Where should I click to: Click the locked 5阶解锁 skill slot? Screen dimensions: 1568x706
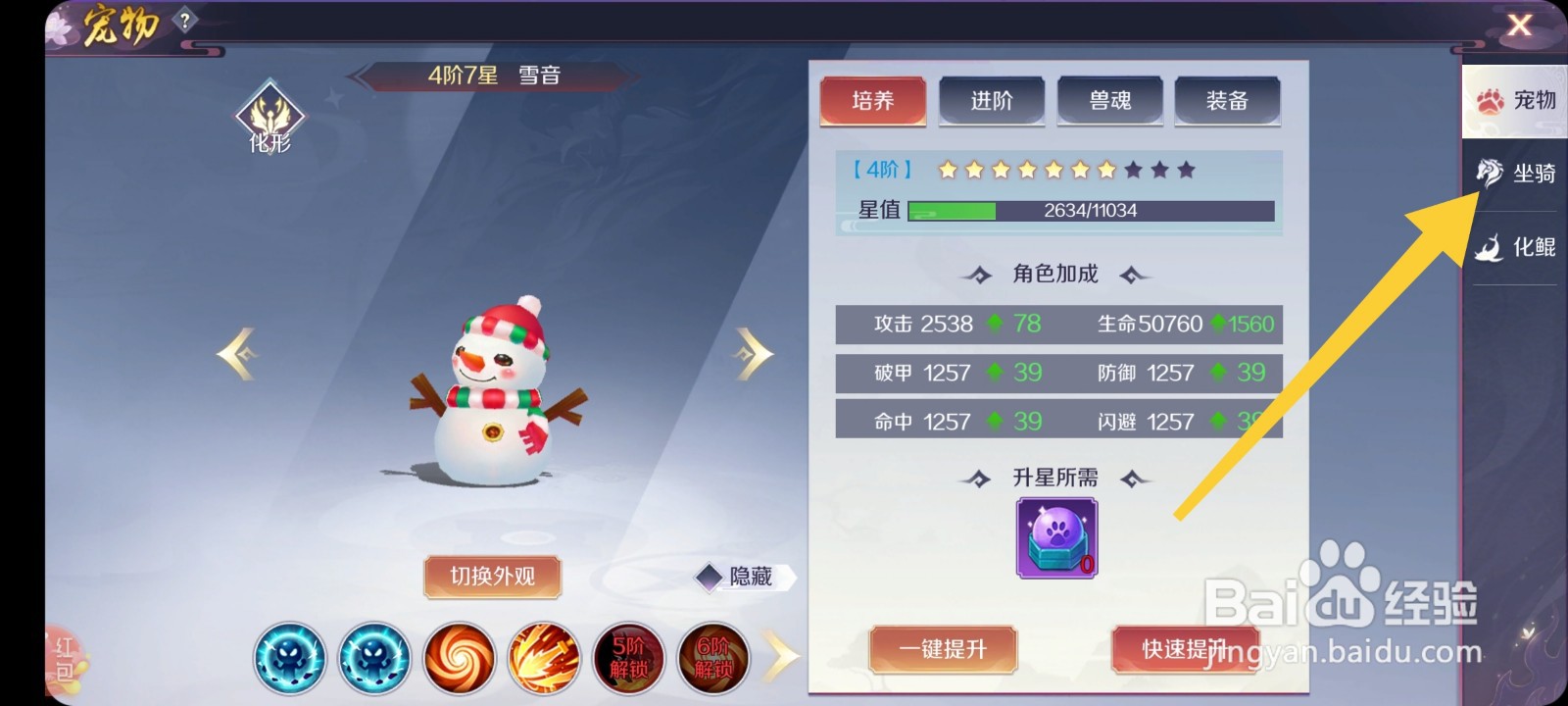(x=626, y=658)
